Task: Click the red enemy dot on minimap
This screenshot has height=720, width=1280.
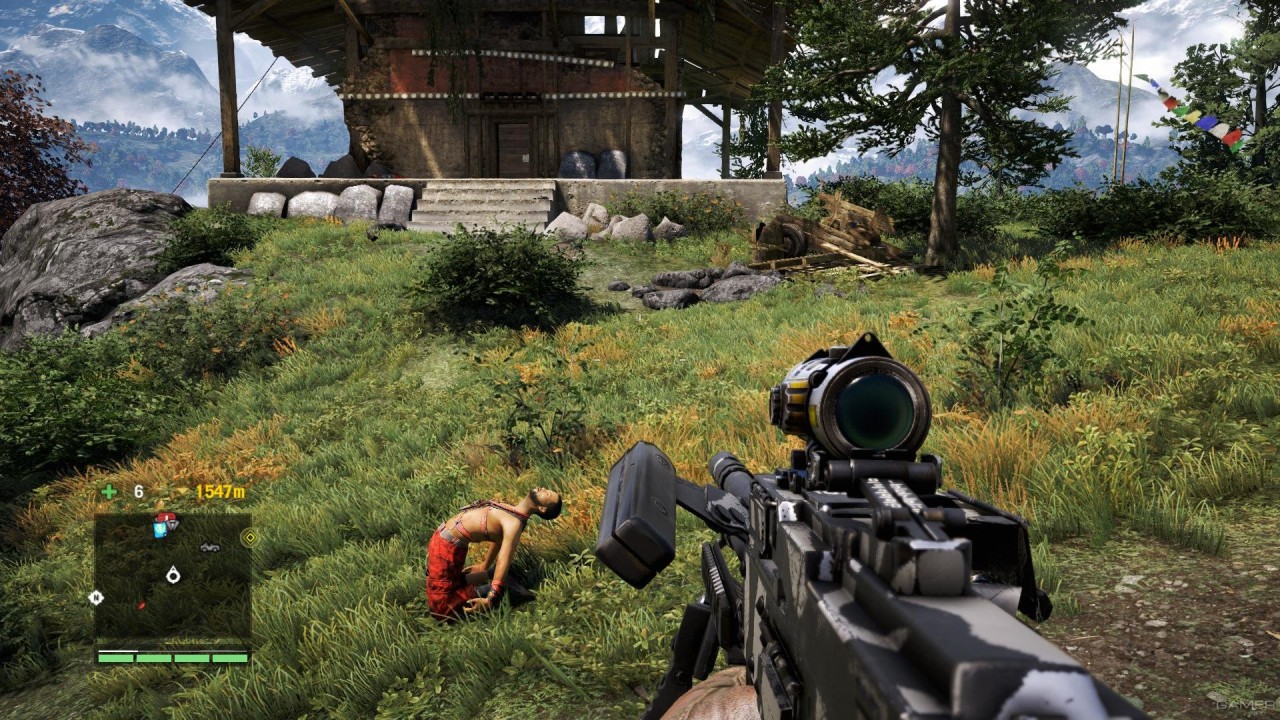Action: pos(141,605)
